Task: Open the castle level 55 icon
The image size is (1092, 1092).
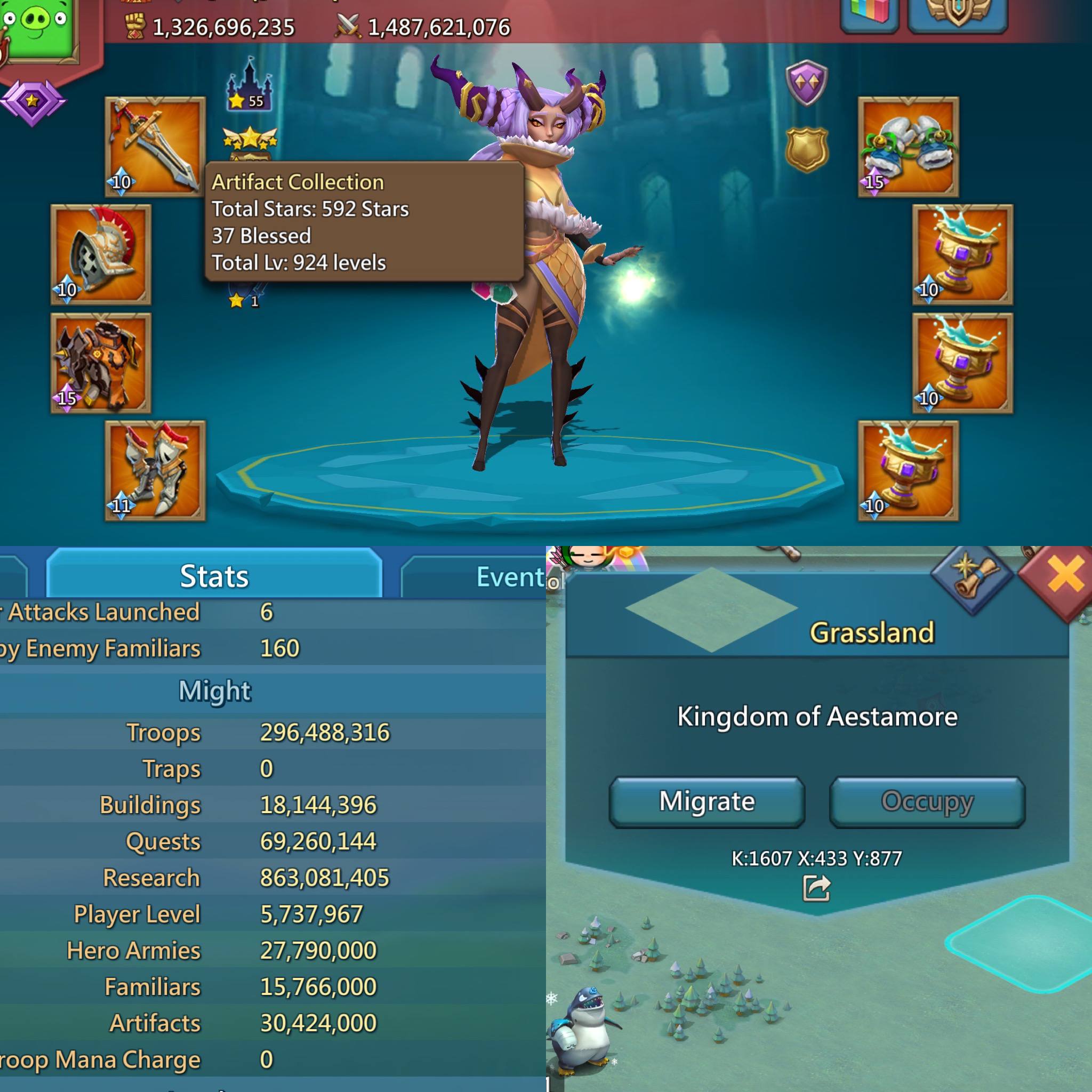Action: tap(248, 85)
